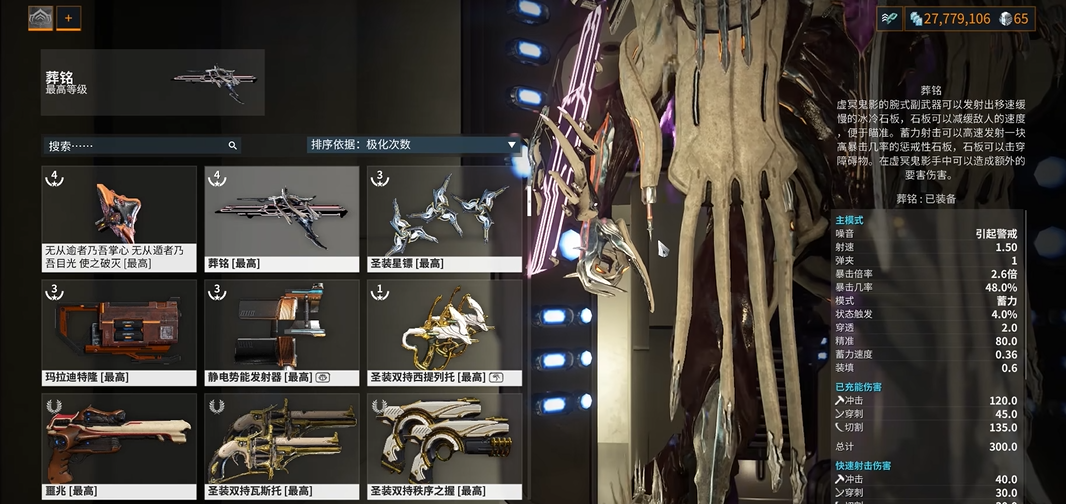Pick the 噩兆 weapon tile
Screen dimensions: 1066x504
coord(119,446)
